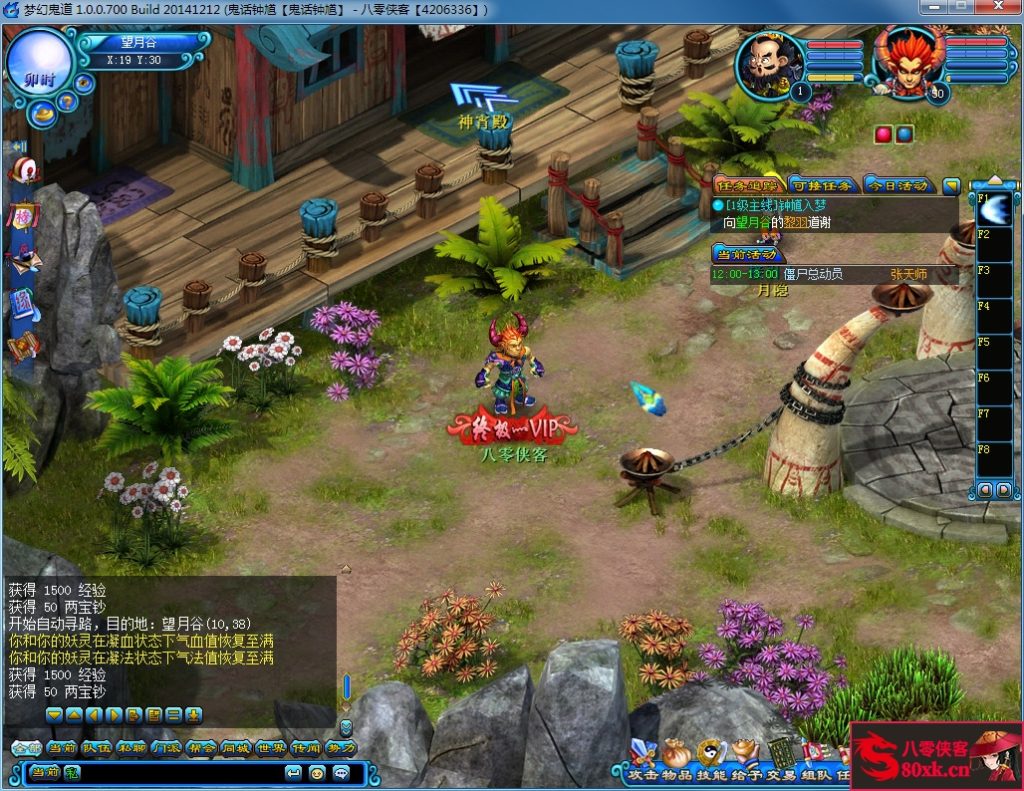
Task: Click the 张天师 link in current activities
Action: pos(908,273)
